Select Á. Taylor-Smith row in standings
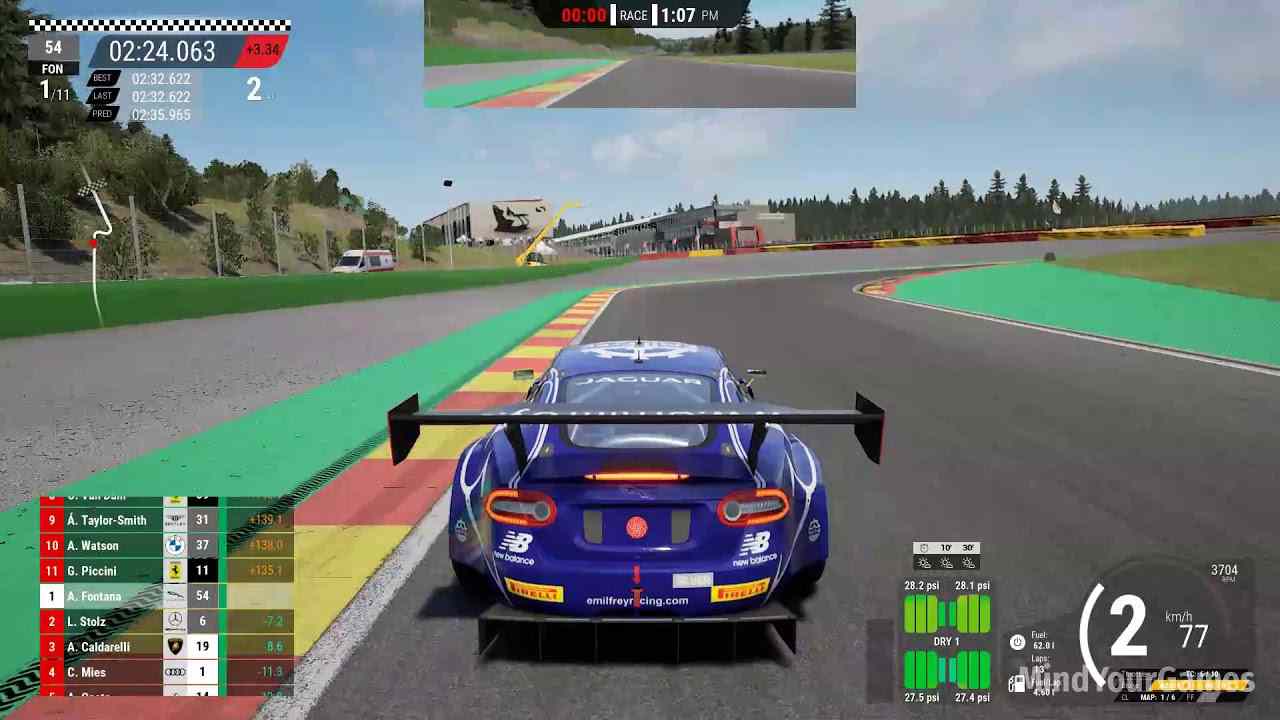 (x=165, y=520)
